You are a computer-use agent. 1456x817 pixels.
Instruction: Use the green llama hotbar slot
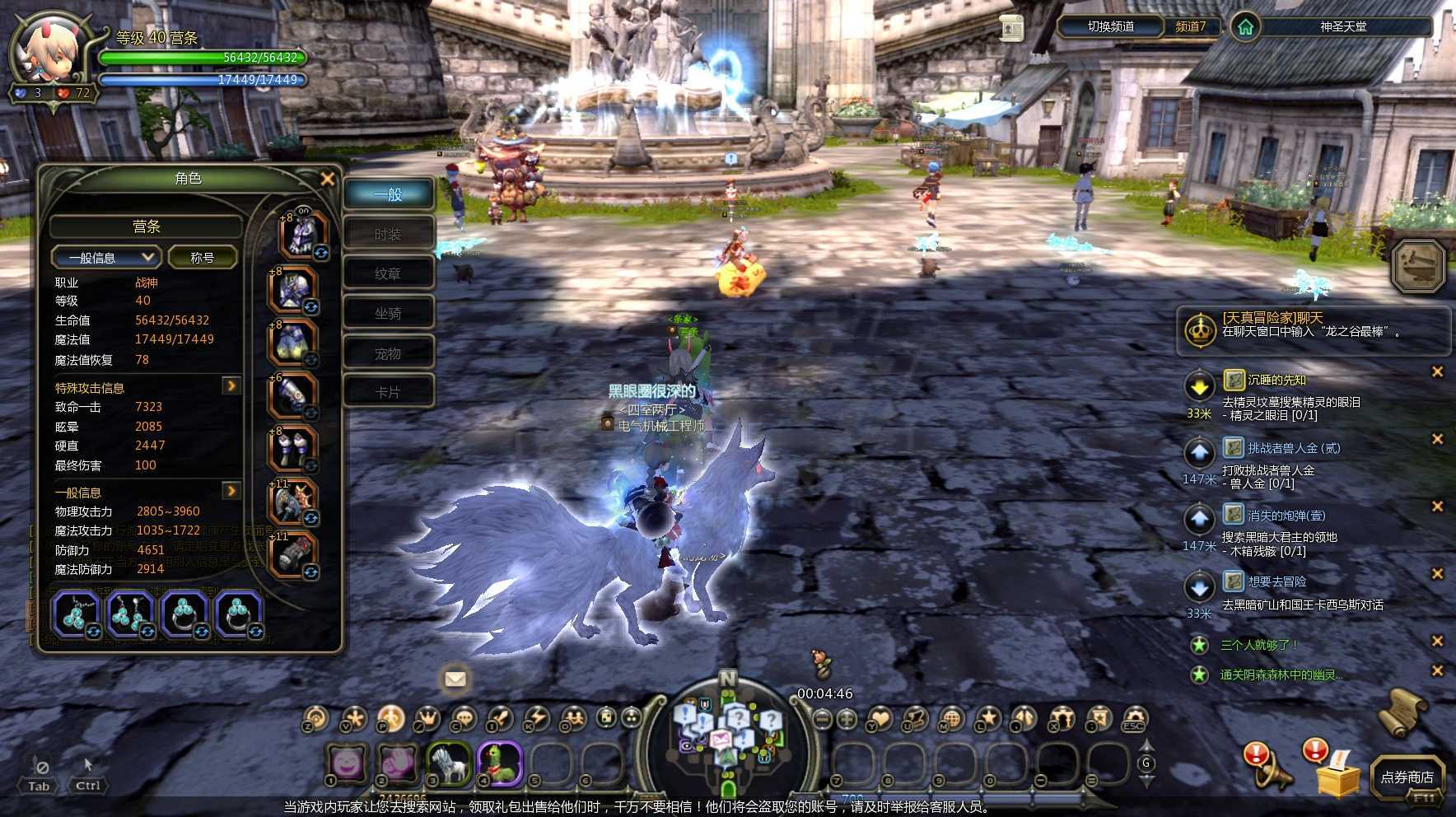(500, 763)
